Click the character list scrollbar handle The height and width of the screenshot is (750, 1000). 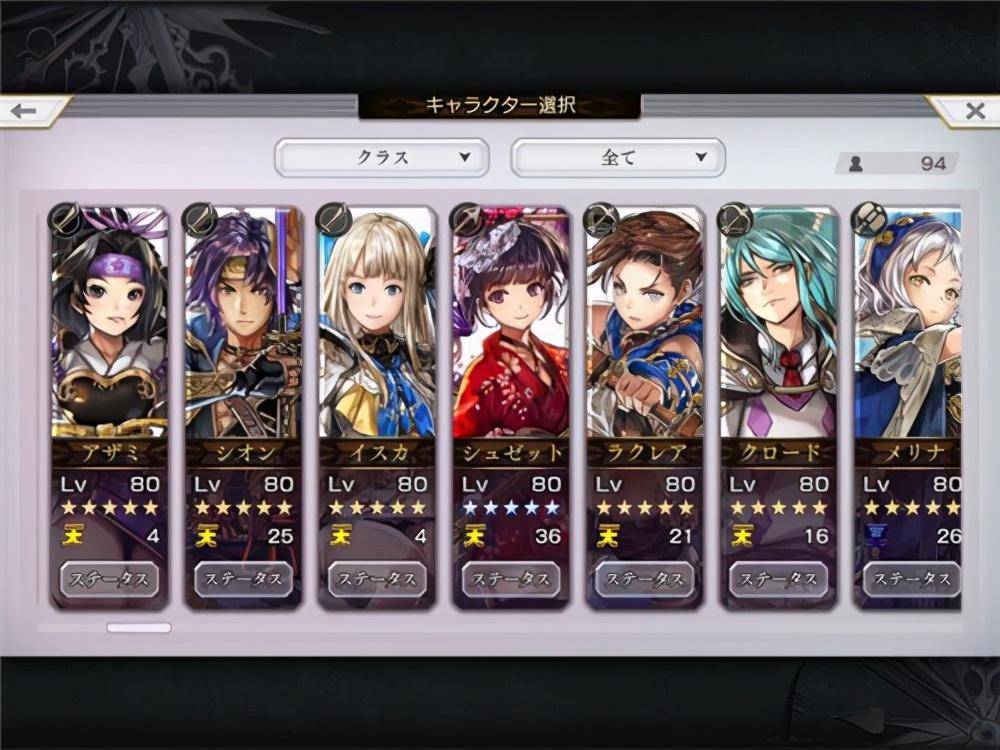pos(139,628)
